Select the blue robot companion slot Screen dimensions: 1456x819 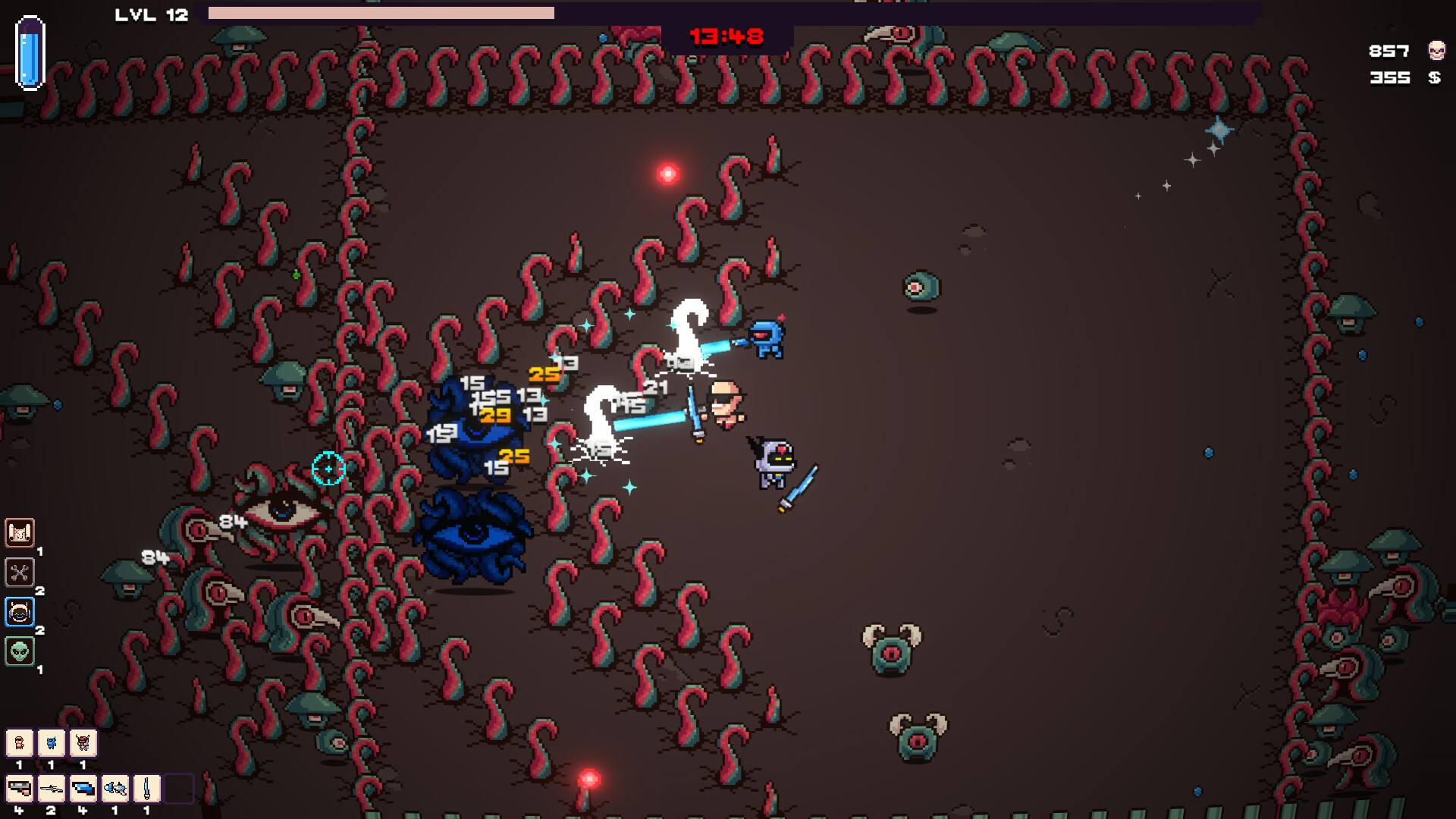[x=51, y=743]
